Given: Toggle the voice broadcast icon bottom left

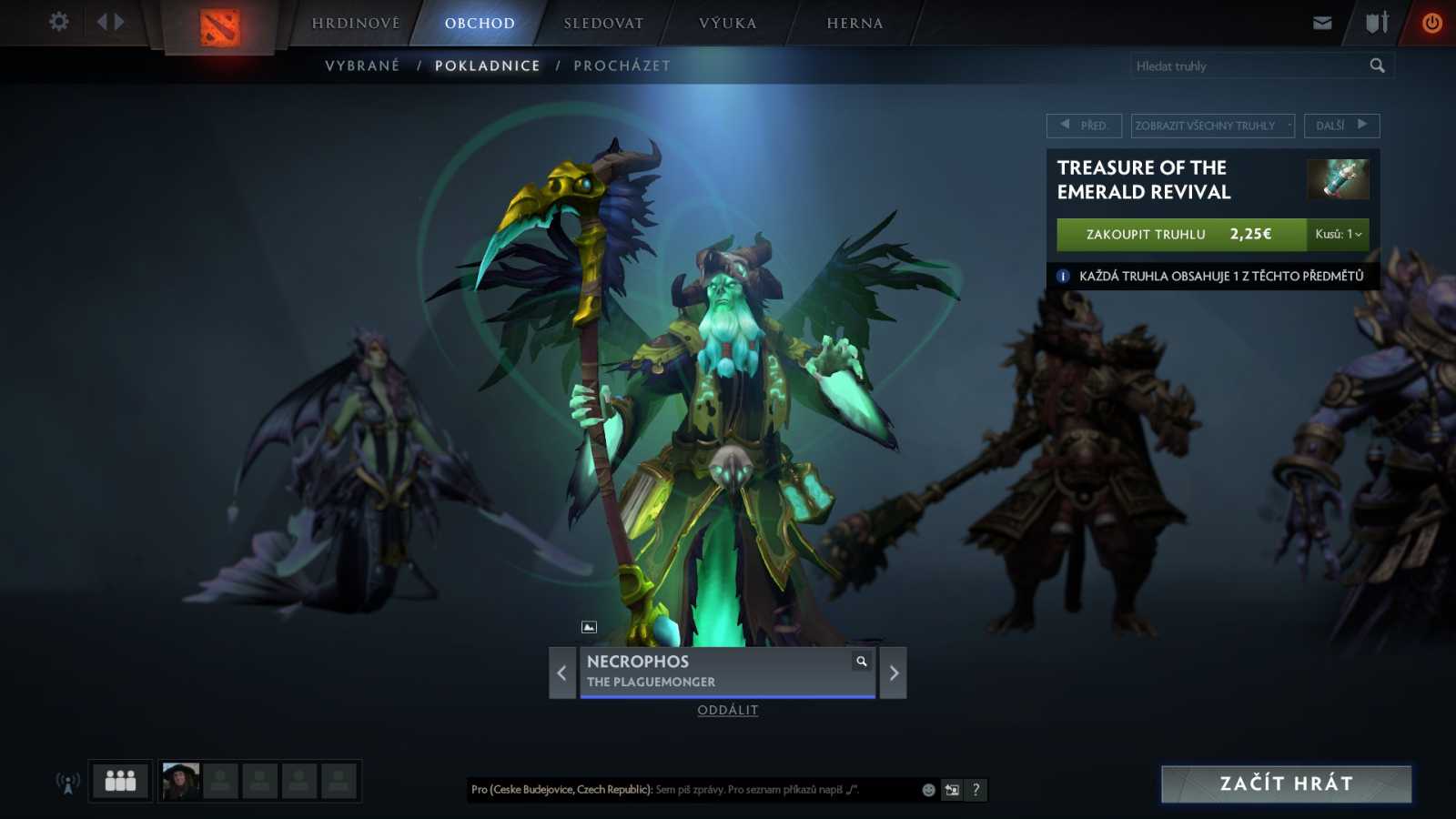Looking at the screenshot, I should tap(66, 780).
